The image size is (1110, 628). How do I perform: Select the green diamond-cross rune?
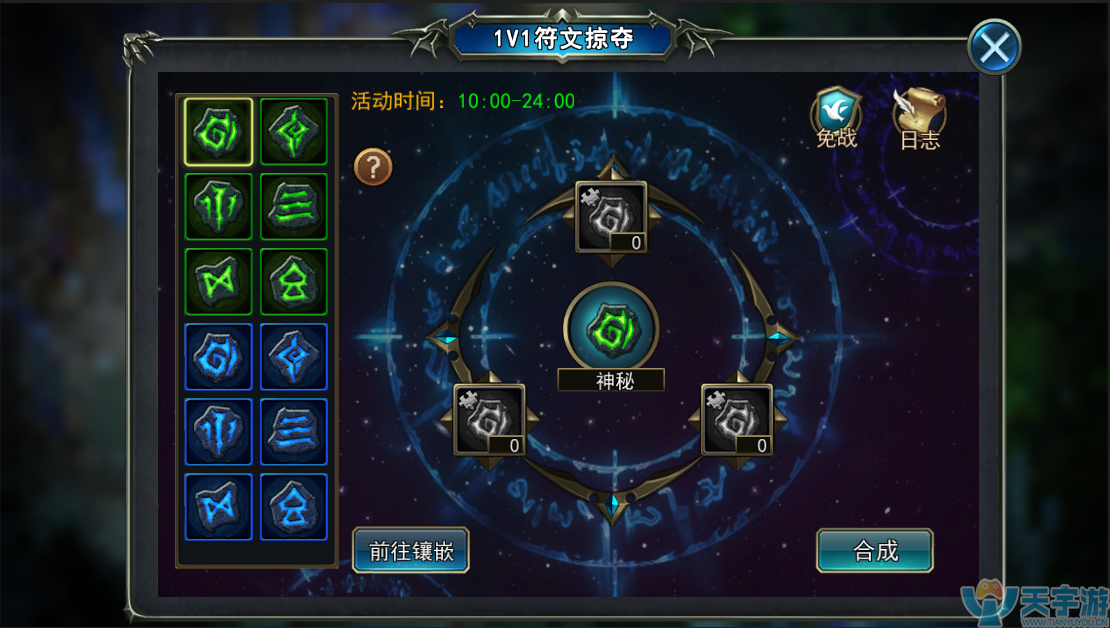[x=294, y=131]
